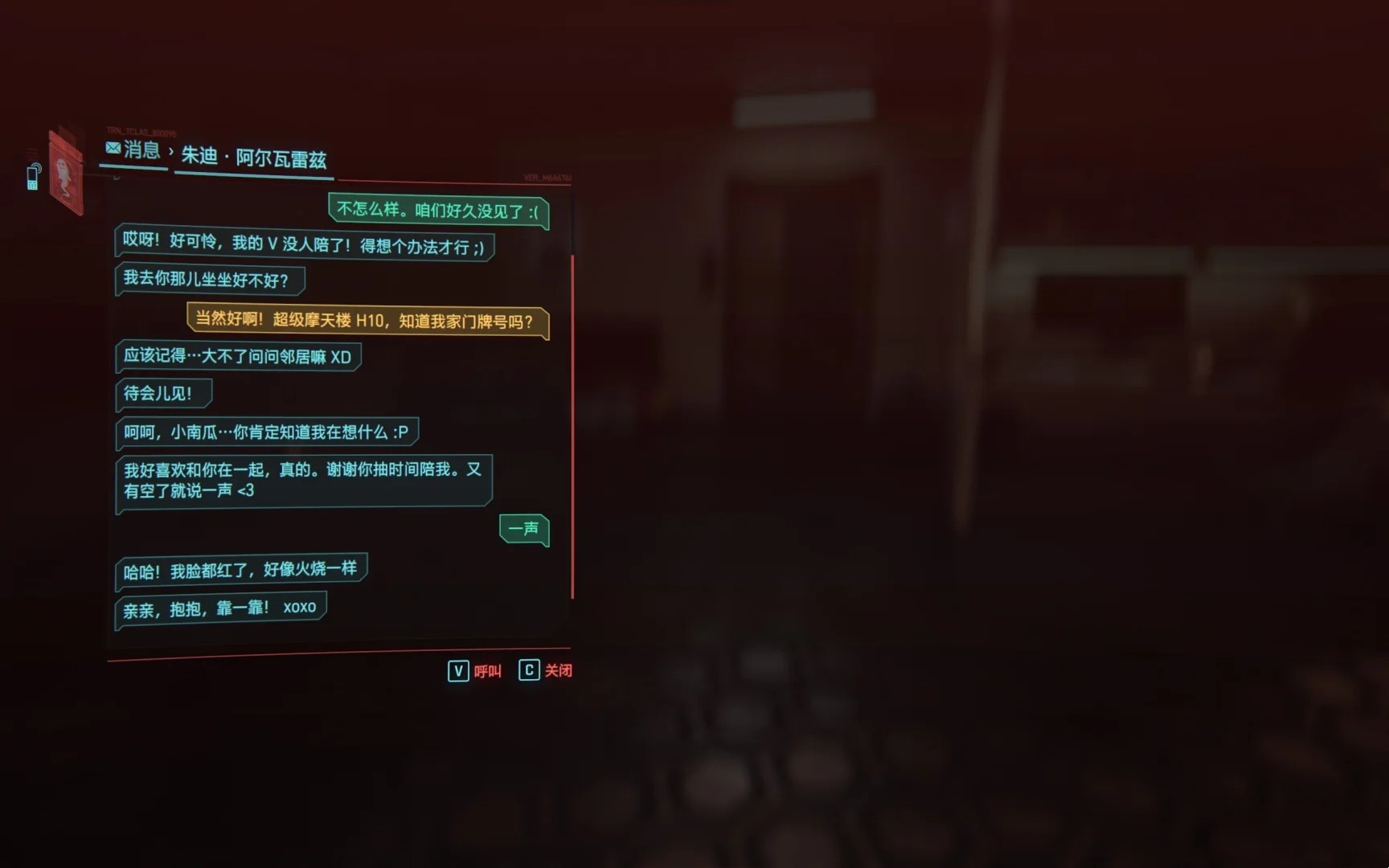Open the 消息 messages breadcrumb
This screenshot has width=1389, height=868.
coord(133,149)
